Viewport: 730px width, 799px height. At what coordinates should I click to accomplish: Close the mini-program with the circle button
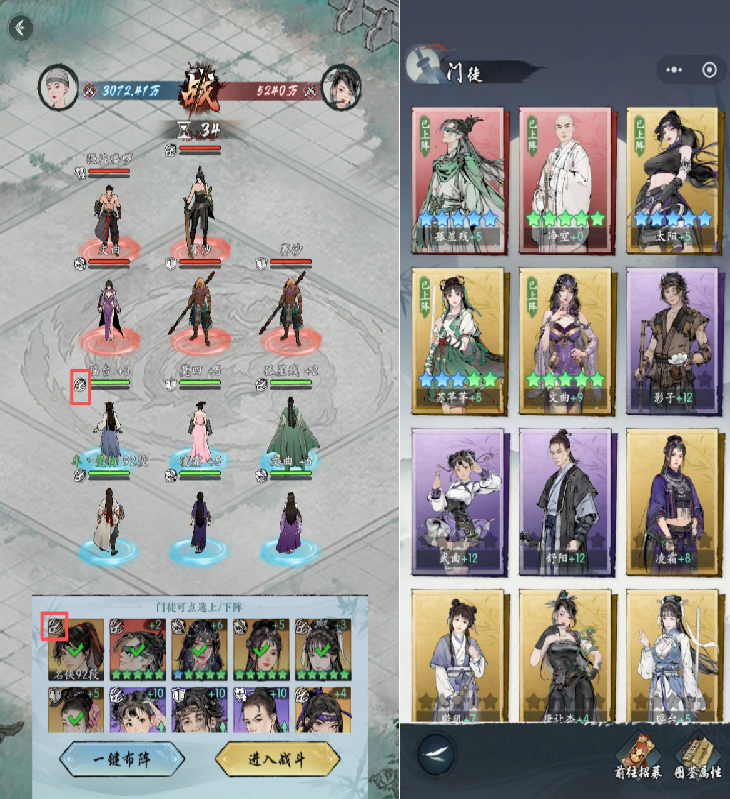[x=709, y=70]
